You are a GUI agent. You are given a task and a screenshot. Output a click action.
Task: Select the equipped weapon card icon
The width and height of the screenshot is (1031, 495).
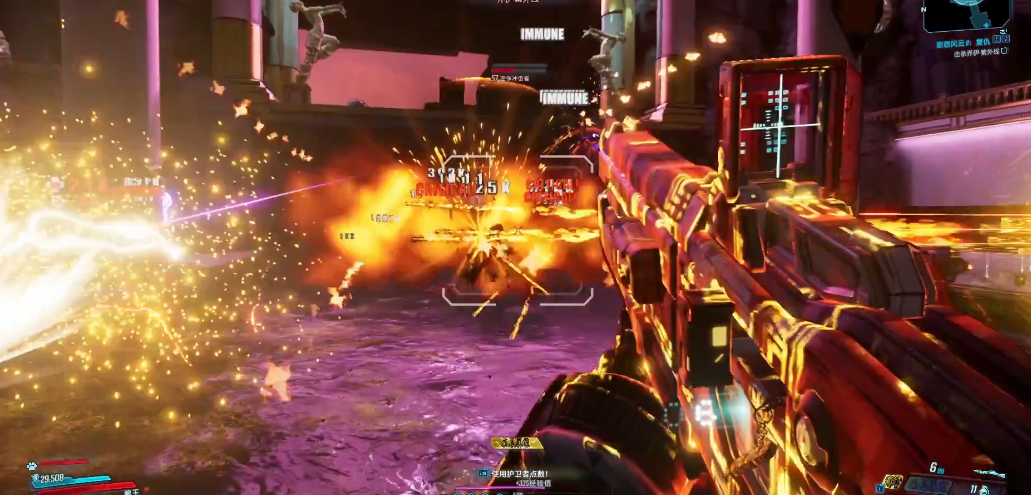point(893,482)
